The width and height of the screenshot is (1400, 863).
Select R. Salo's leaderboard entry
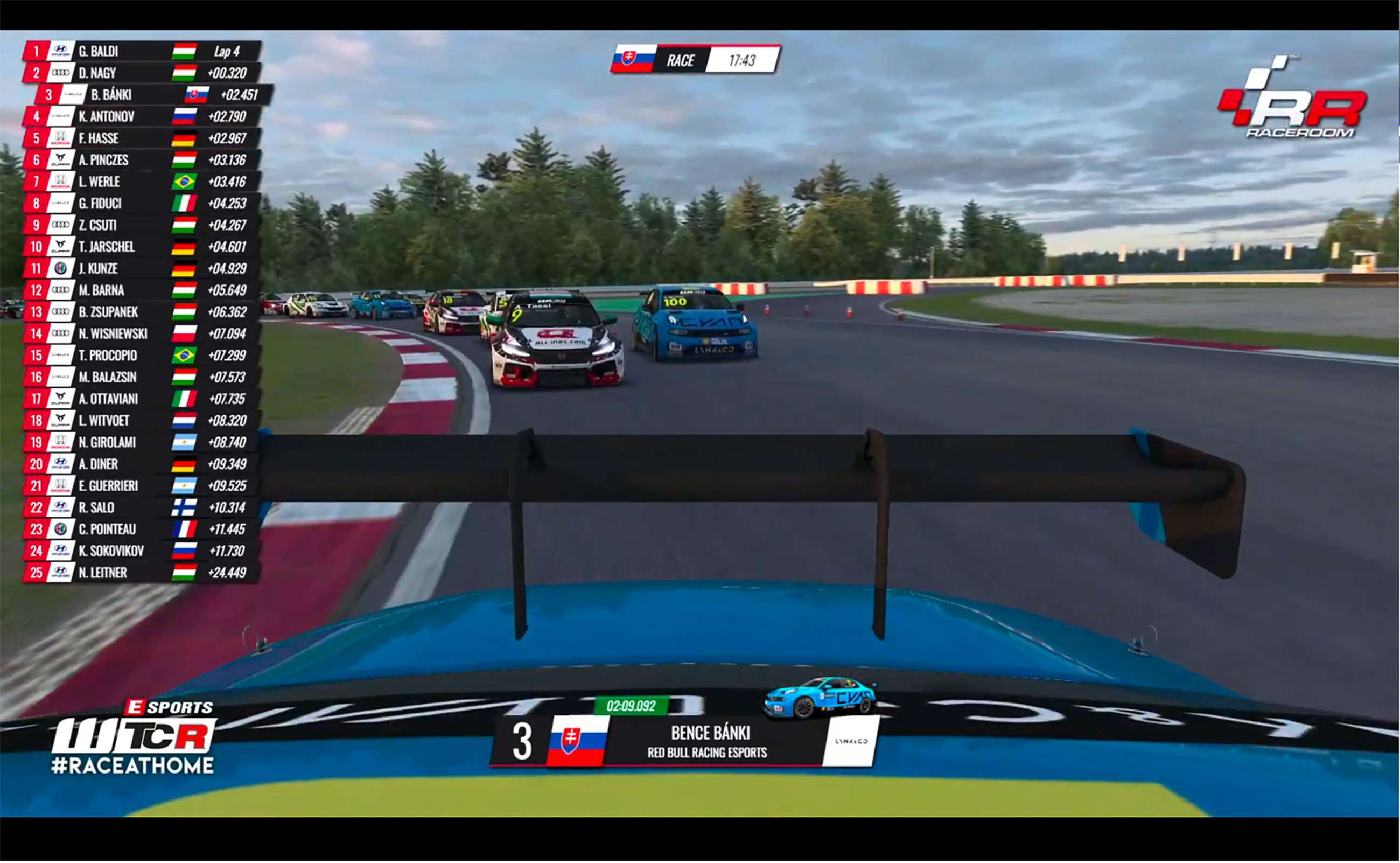141,507
